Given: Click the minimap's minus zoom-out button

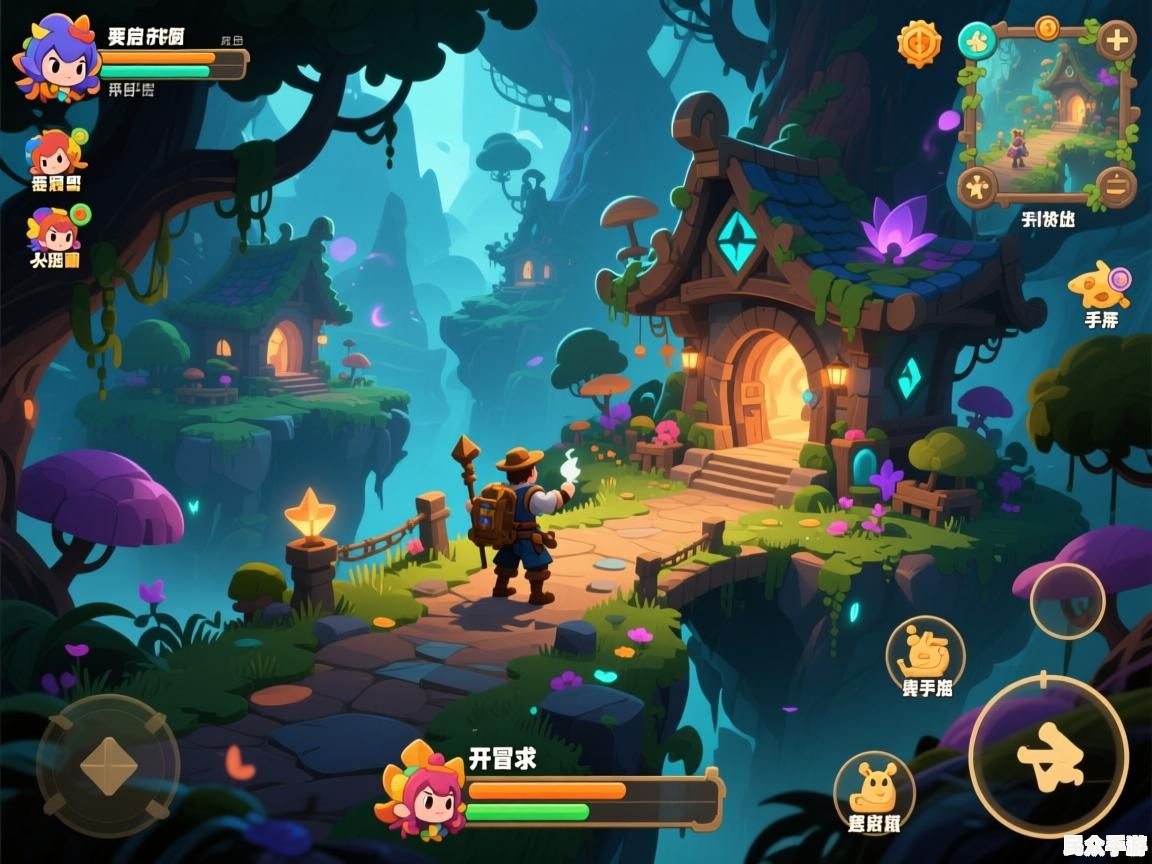Looking at the screenshot, I should [x=1115, y=186].
